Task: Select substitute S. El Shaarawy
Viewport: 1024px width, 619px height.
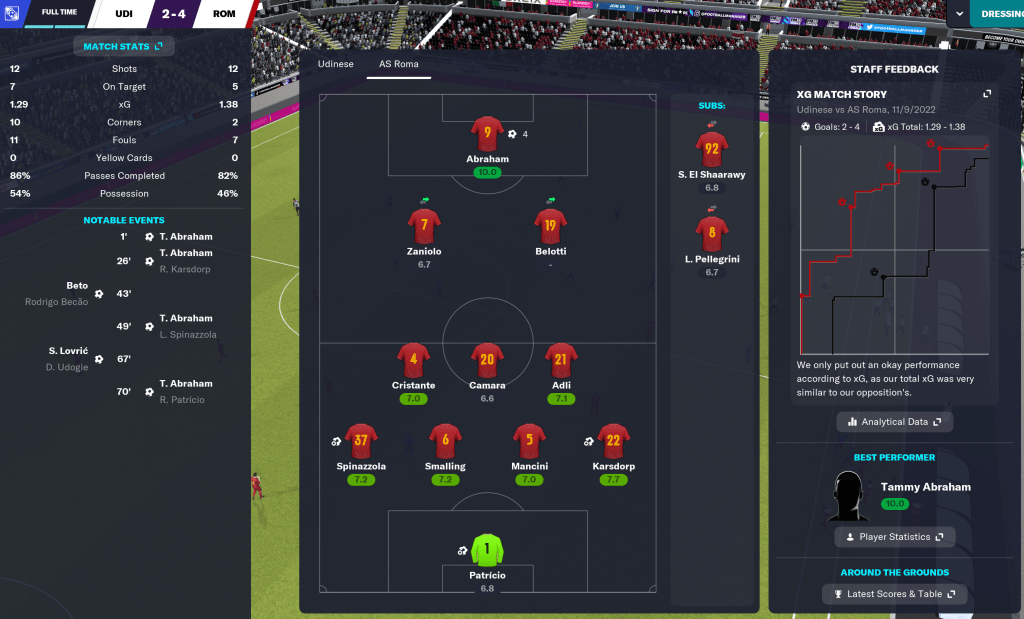Action: 712,150
